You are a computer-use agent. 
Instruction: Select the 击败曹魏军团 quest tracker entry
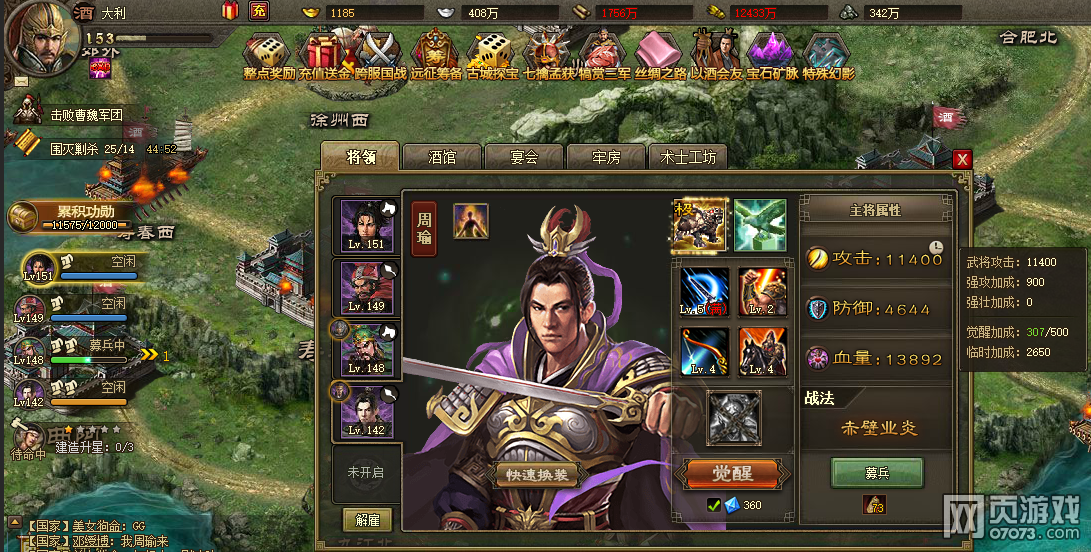point(85,115)
